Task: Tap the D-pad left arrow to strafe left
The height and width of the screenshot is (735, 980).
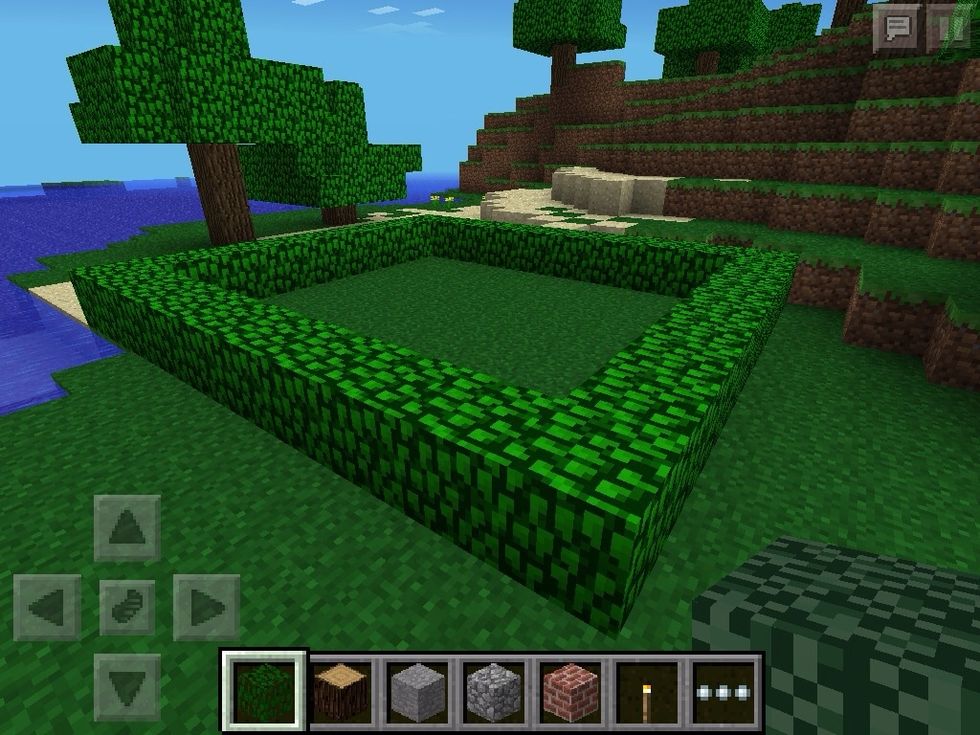Action: click(x=47, y=607)
